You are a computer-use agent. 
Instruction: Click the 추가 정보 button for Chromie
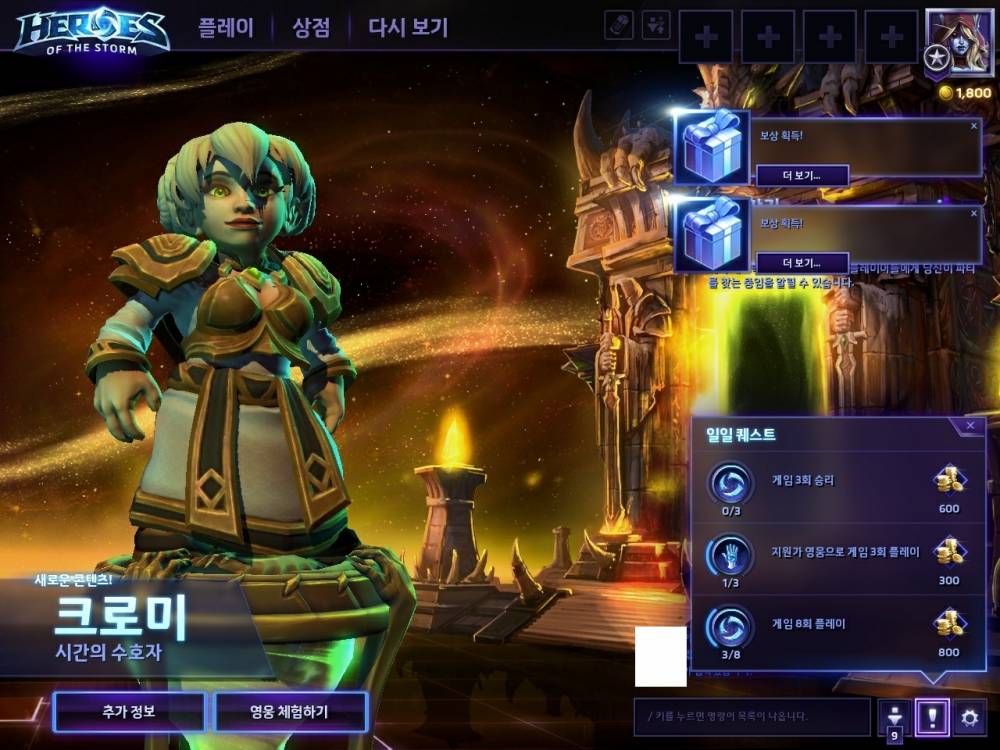pos(129,712)
